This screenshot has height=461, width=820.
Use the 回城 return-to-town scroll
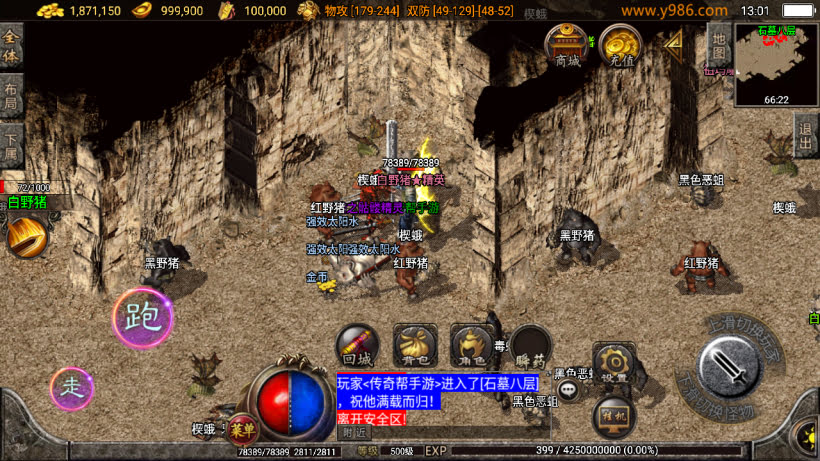click(x=357, y=345)
